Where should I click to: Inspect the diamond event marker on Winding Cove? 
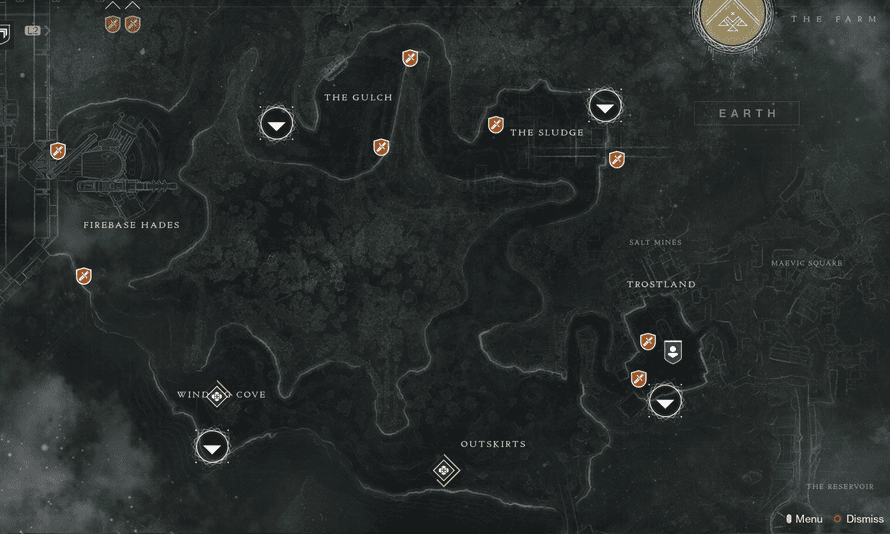(x=218, y=396)
